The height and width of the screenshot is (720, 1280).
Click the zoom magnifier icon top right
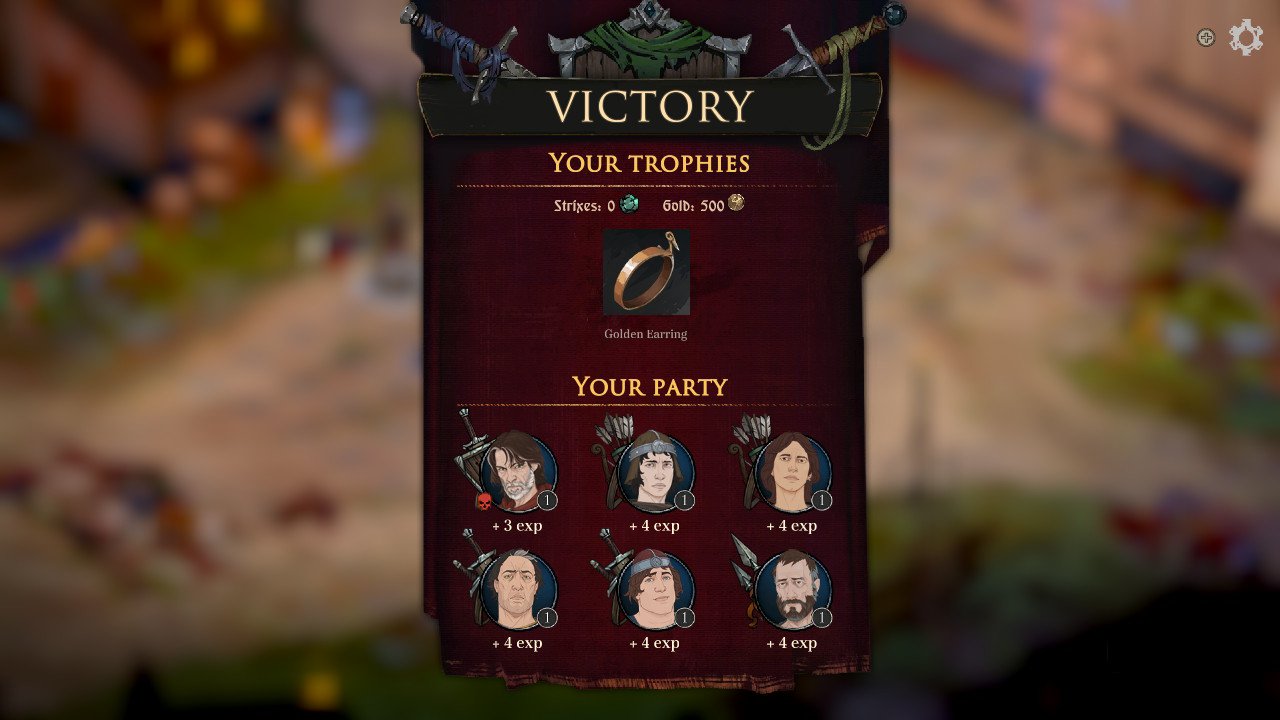click(1205, 37)
